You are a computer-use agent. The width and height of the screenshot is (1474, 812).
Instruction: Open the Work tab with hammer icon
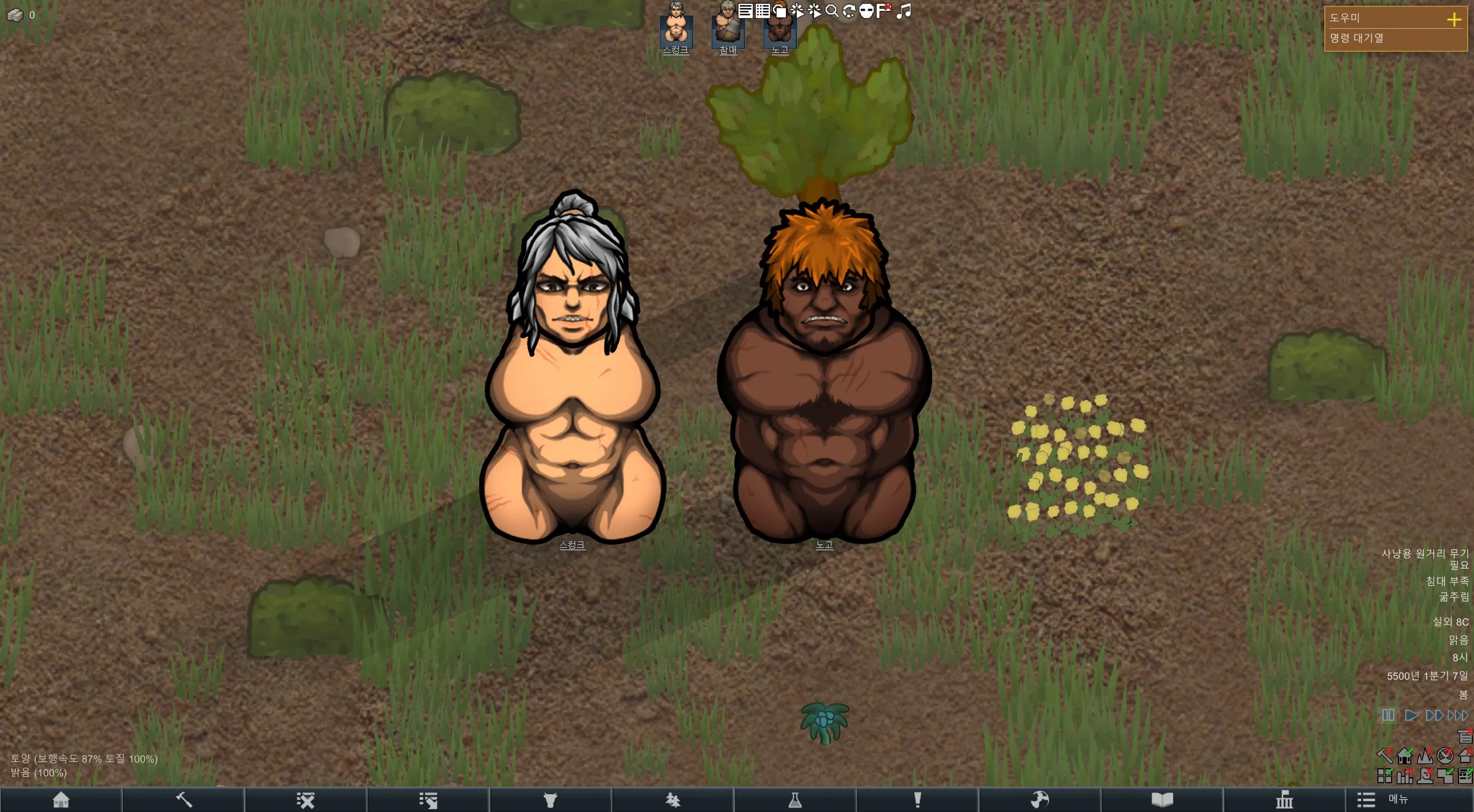(183, 800)
